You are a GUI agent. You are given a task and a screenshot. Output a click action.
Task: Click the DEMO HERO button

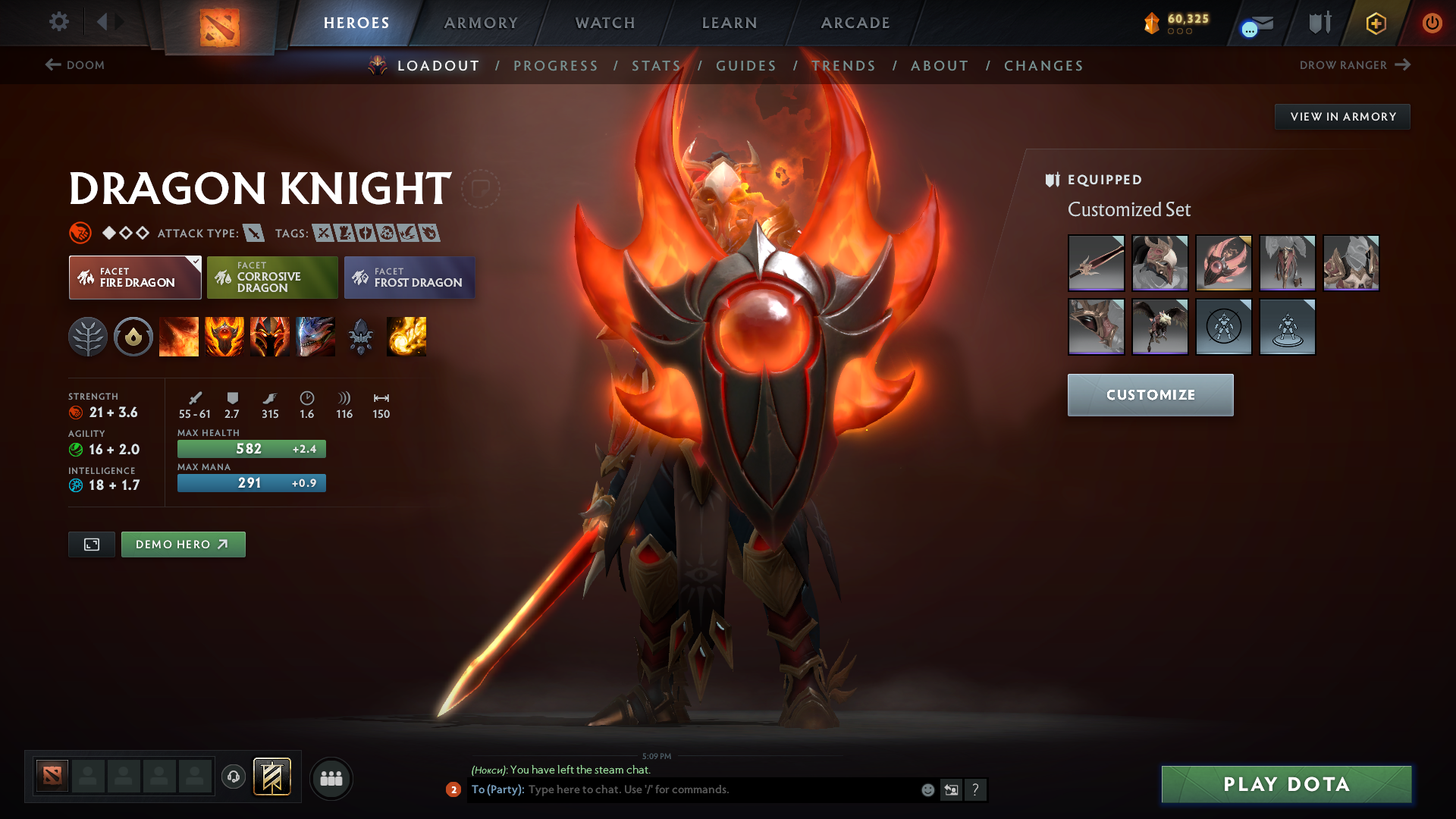click(x=183, y=544)
